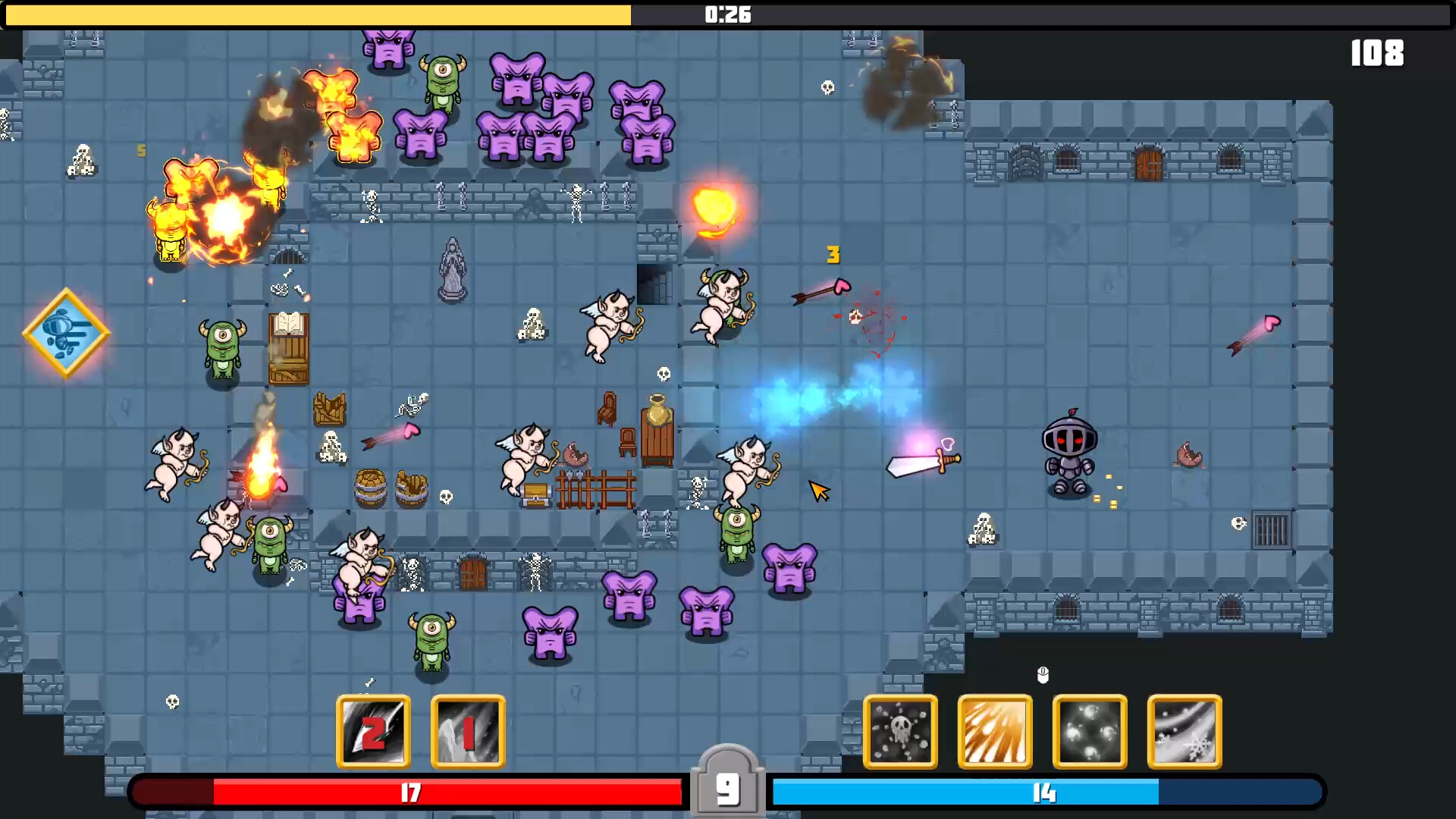Click the blue portal emblem on the left
The width and height of the screenshot is (1456, 819).
point(66,332)
